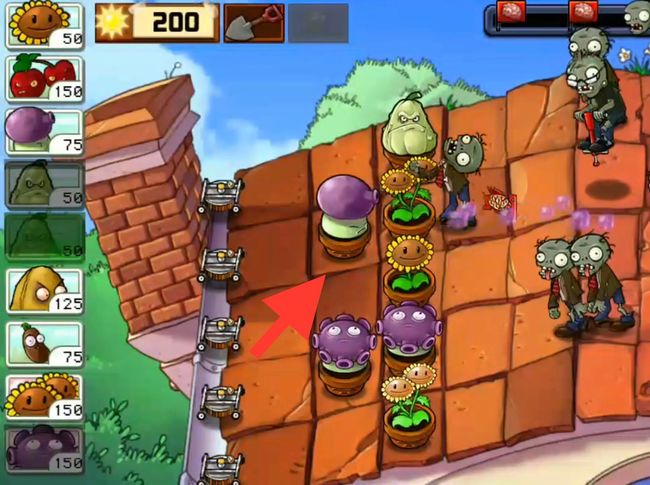Viewport: 650px width, 485px height.
Task: Select the recharging Squash seed packet
Action: (44, 183)
